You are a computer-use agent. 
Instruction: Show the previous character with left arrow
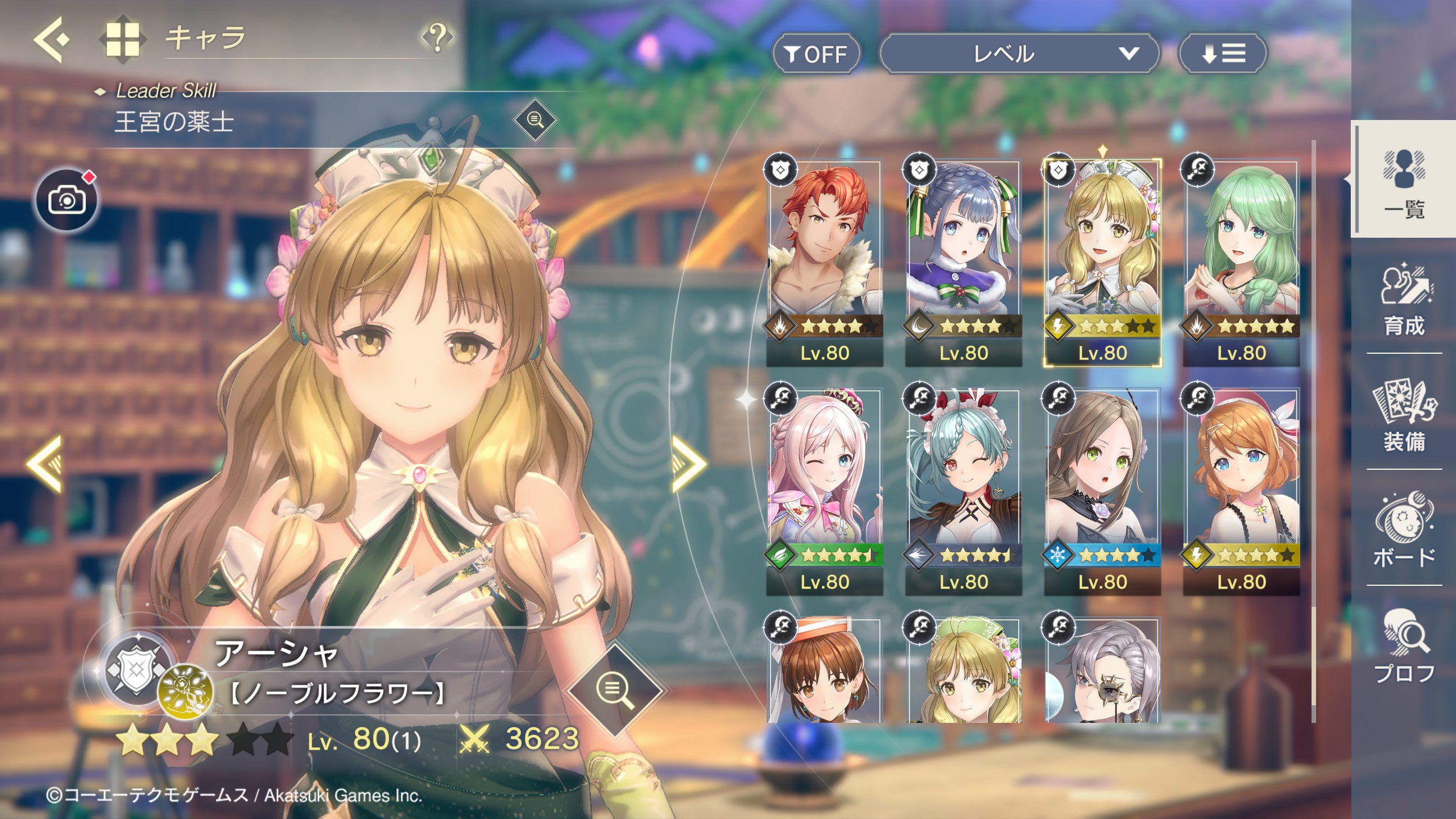pyautogui.click(x=44, y=464)
